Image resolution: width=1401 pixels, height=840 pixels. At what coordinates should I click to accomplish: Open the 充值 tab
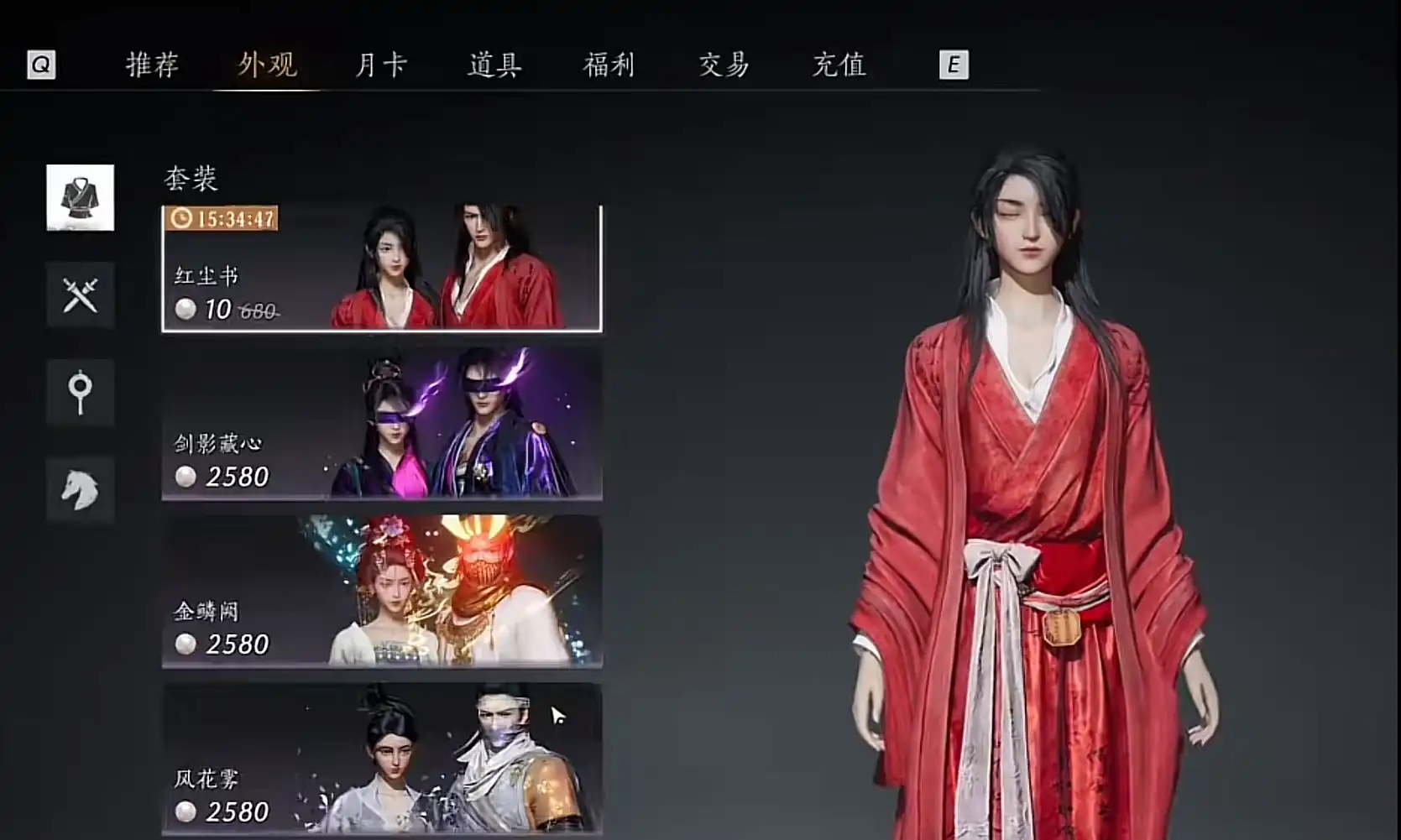pos(839,64)
